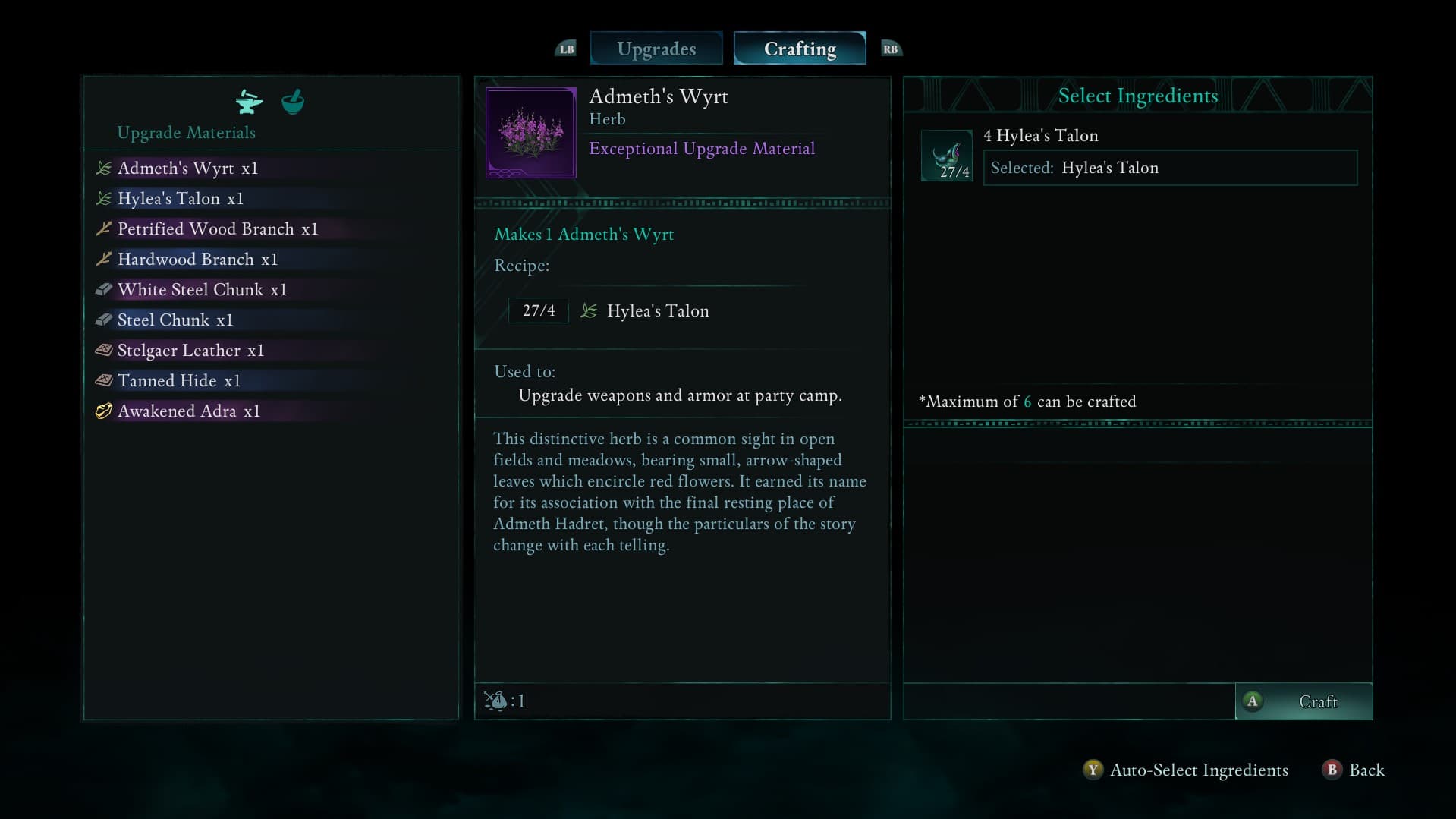Select Tanned Hide in the materials list
The width and height of the screenshot is (1456, 819).
(x=178, y=380)
